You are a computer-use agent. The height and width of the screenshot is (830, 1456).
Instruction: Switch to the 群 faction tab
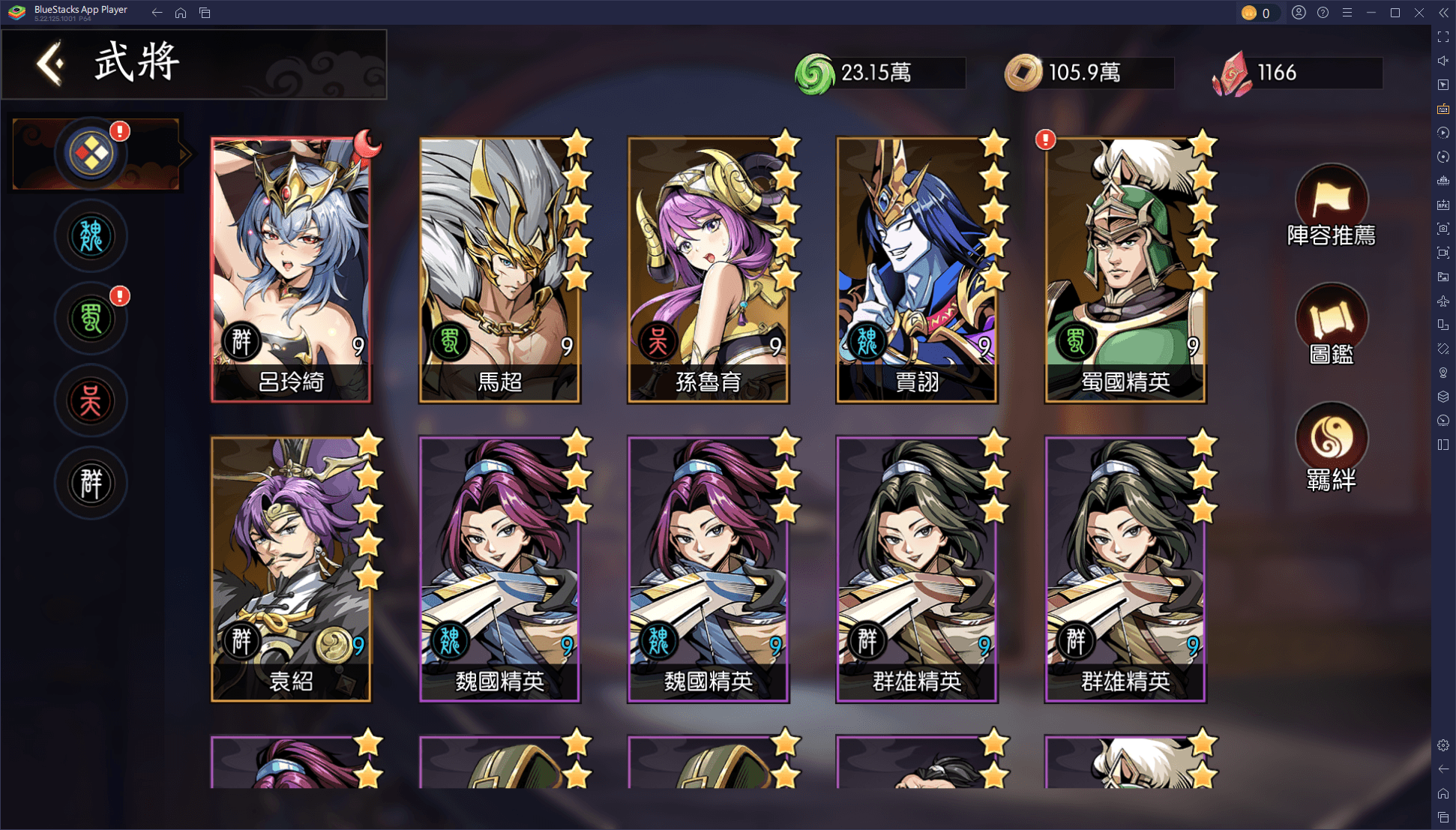click(91, 484)
